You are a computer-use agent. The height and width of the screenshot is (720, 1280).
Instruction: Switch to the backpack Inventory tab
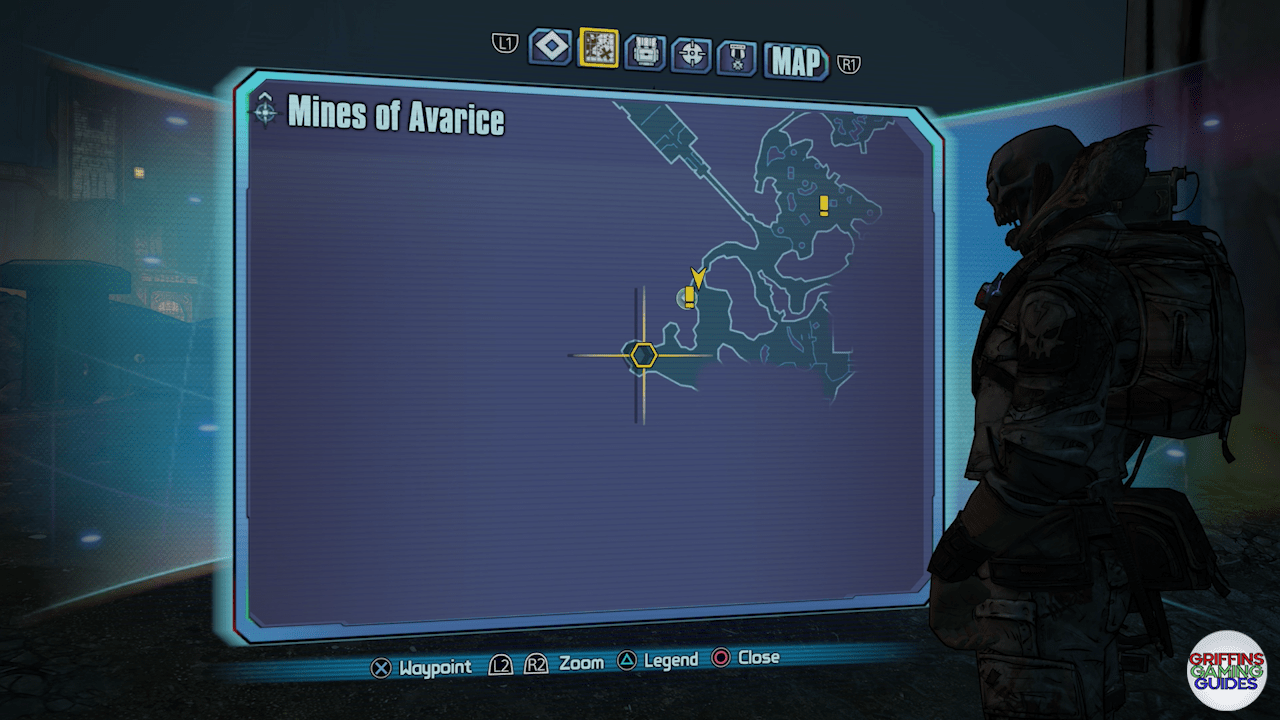[x=645, y=51]
